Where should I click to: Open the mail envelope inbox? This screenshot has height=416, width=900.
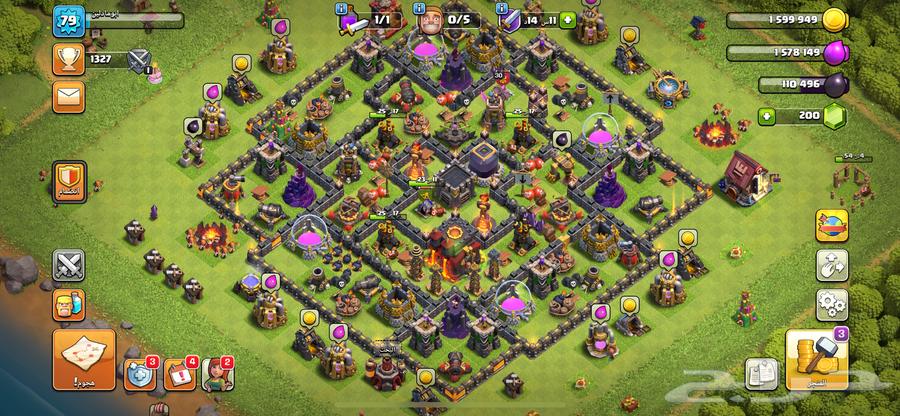coord(68,97)
